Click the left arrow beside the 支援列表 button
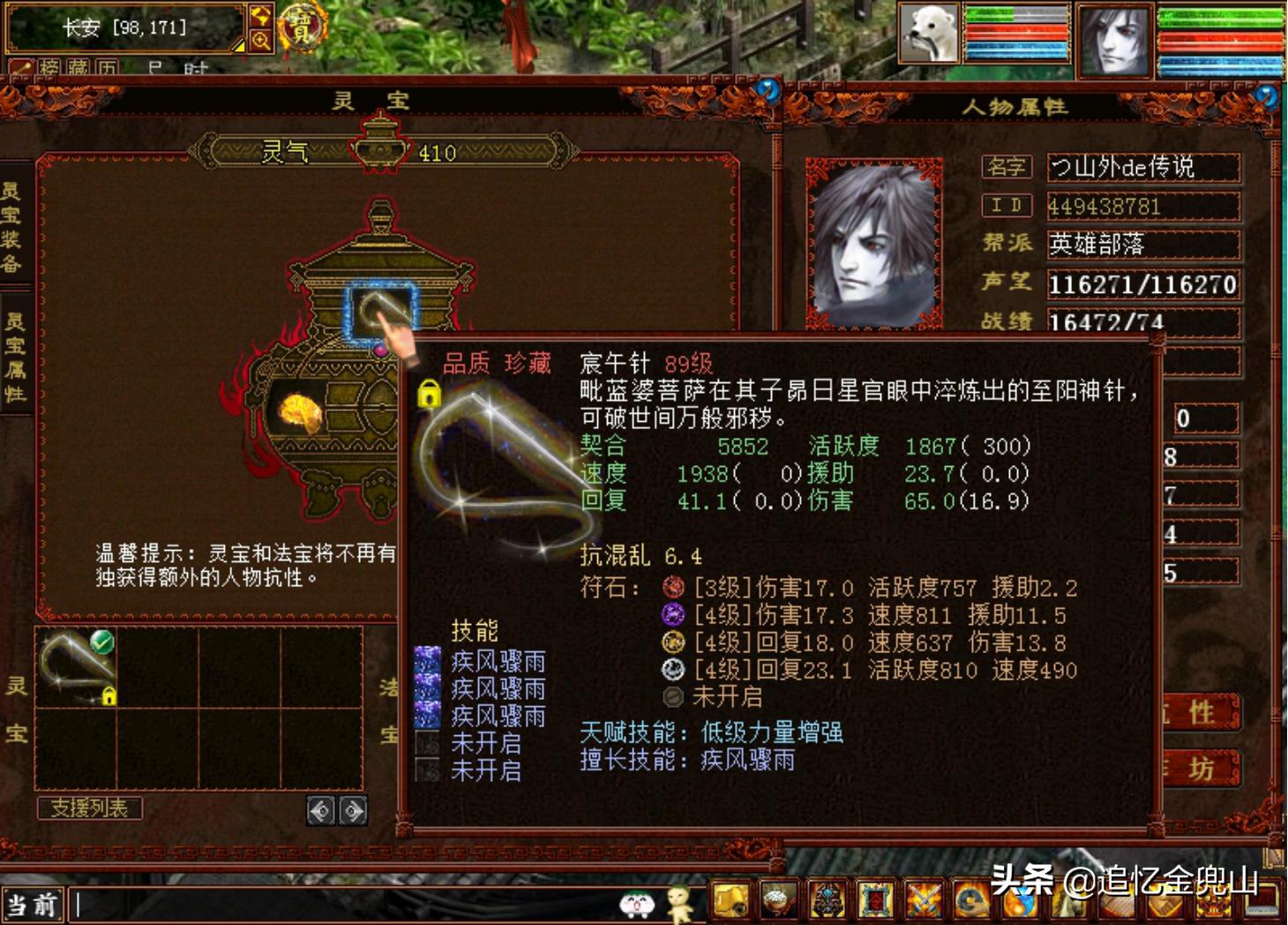 [321, 811]
